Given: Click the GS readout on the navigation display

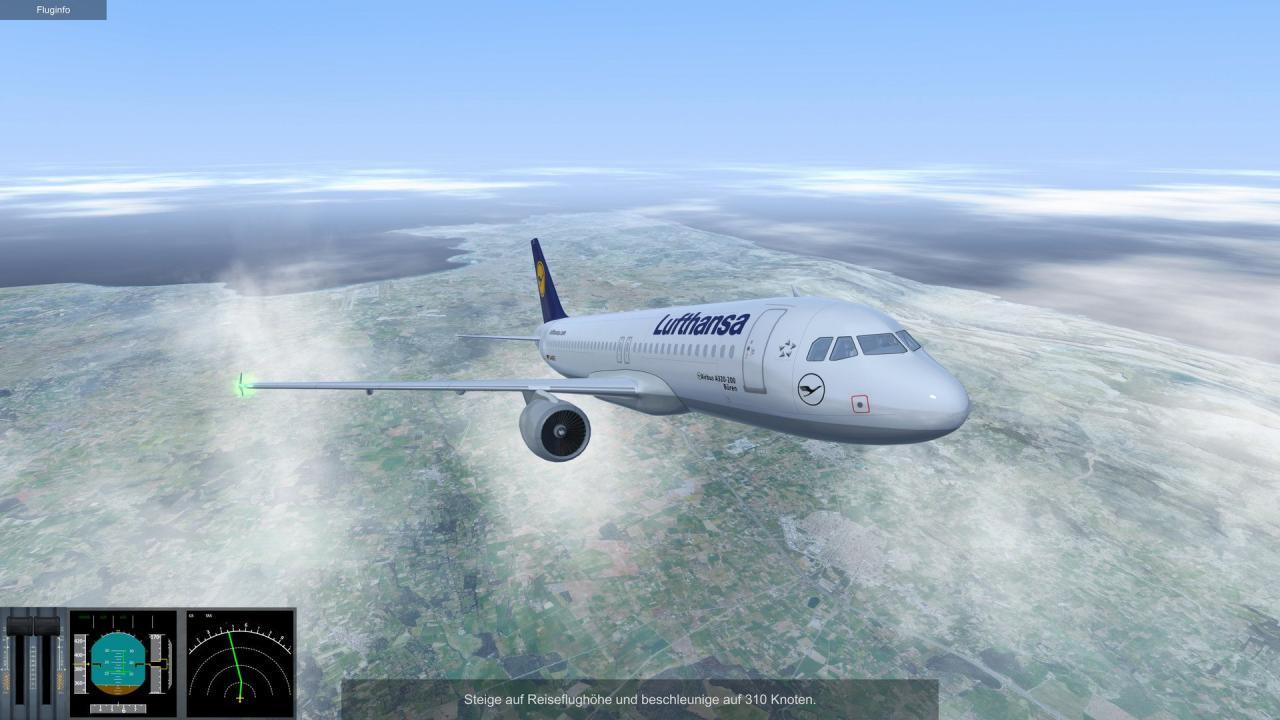Looking at the screenshot, I should point(191,615).
